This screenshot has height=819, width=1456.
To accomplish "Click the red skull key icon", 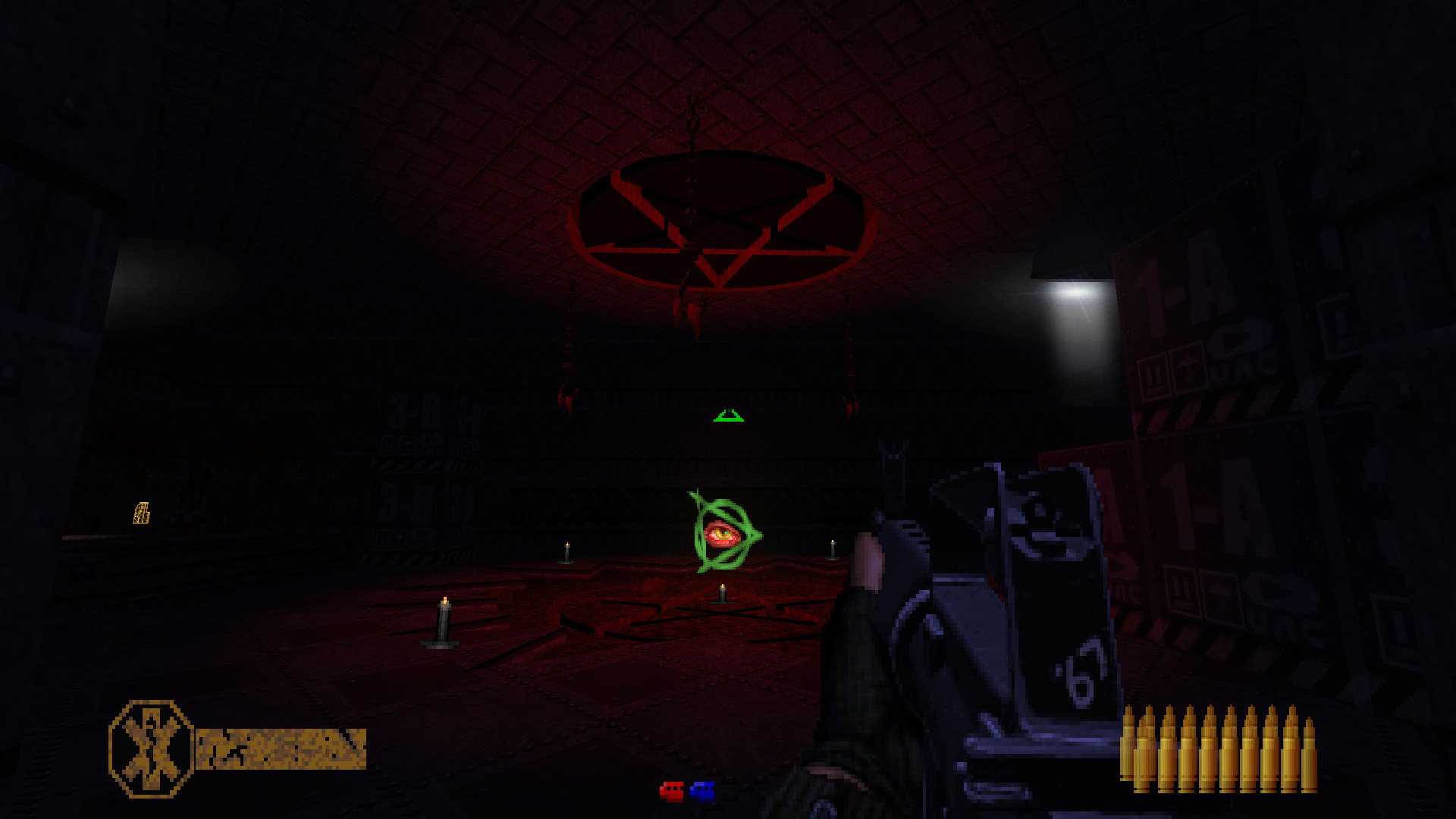I will 671,792.
